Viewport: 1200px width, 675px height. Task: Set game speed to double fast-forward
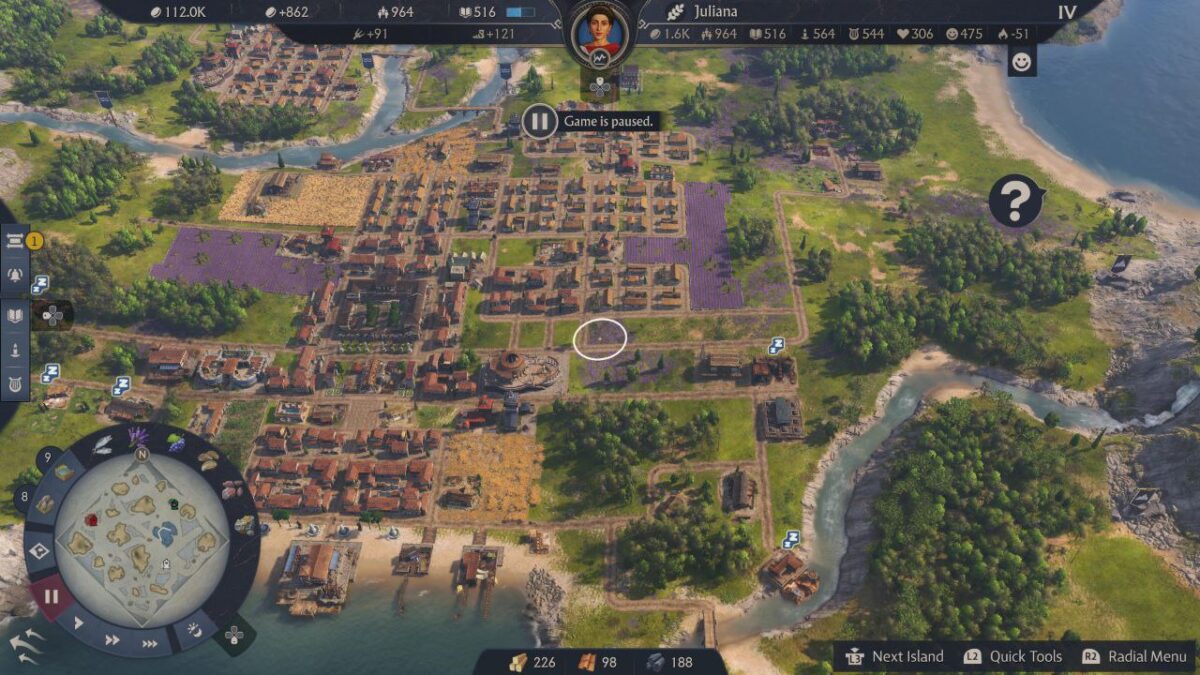[113, 639]
